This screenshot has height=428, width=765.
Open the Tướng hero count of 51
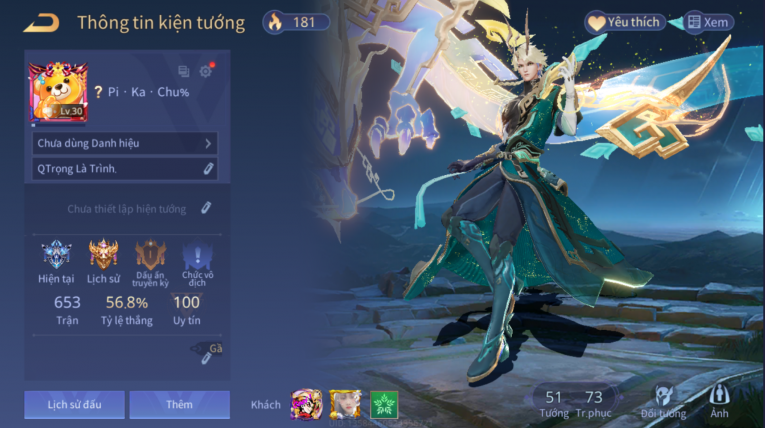(554, 403)
